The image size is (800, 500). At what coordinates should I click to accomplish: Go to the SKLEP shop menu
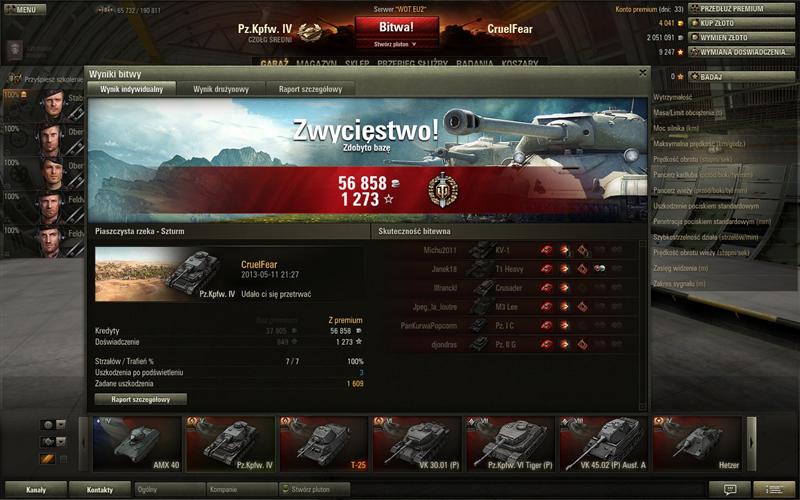(357, 62)
